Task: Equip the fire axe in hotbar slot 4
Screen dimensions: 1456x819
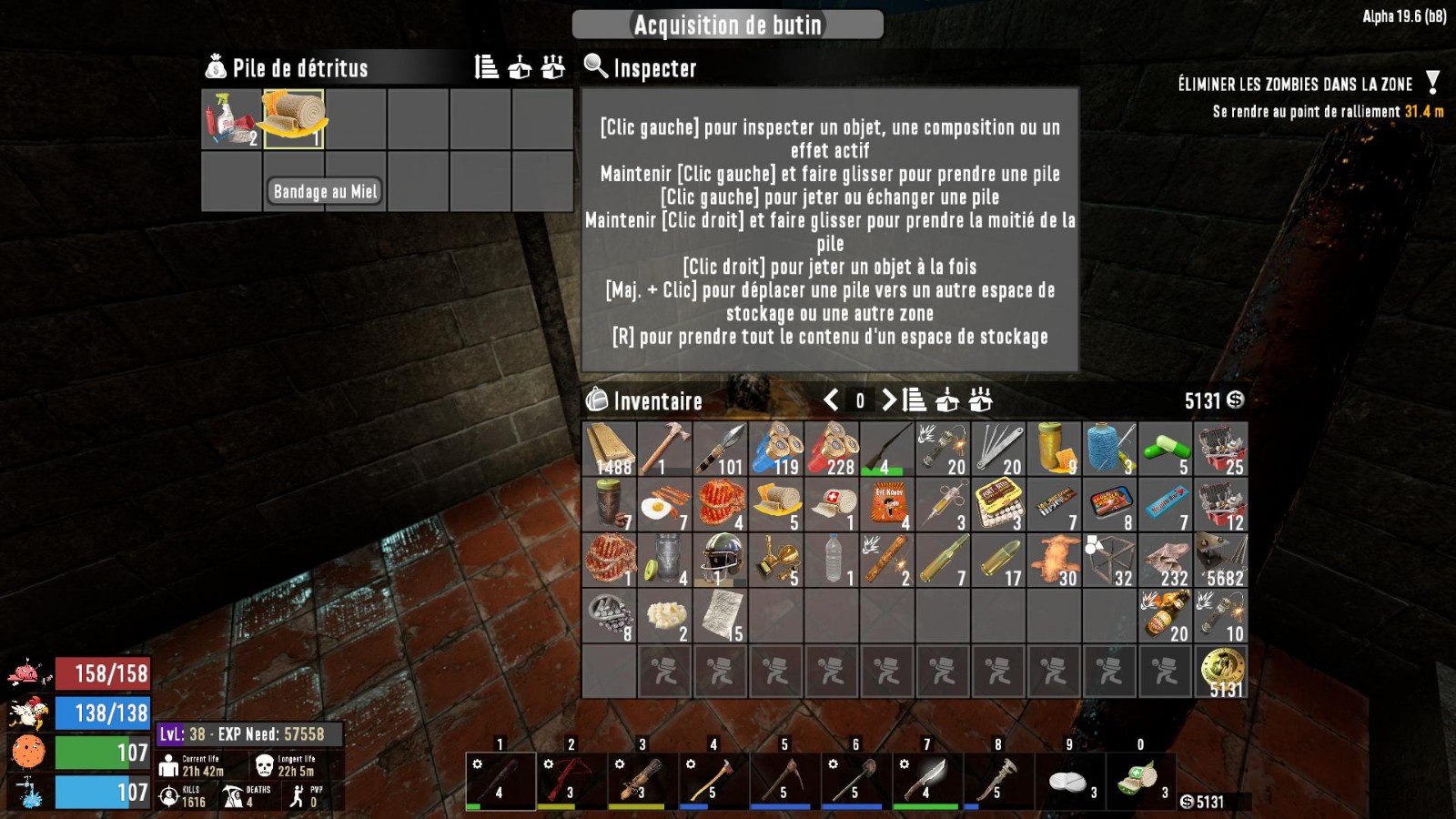Action: 713,780
